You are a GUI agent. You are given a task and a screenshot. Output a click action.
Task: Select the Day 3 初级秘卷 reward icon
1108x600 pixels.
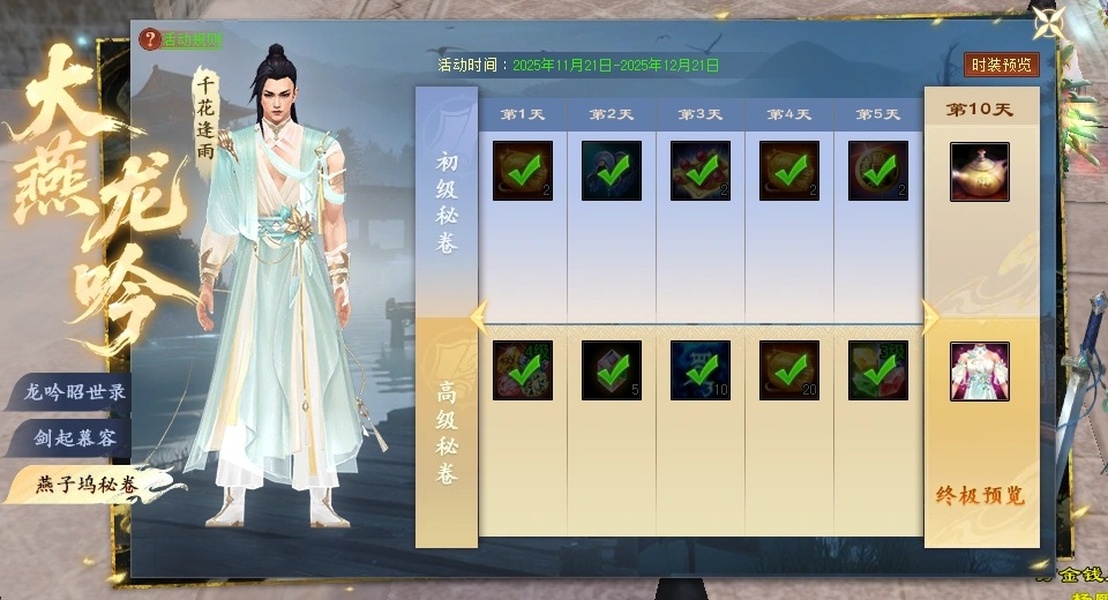pos(700,171)
